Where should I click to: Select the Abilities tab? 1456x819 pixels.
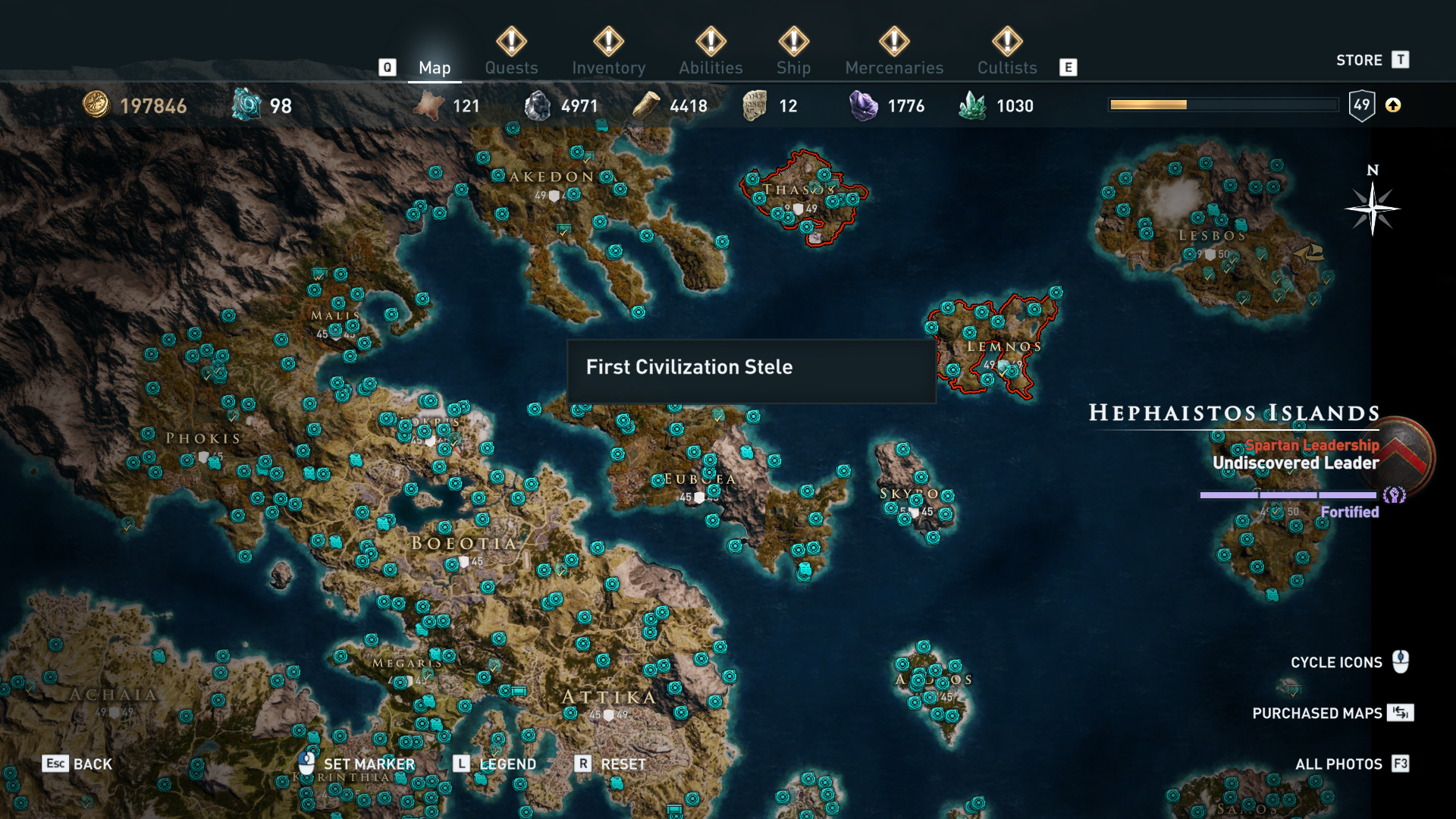[711, 67]
